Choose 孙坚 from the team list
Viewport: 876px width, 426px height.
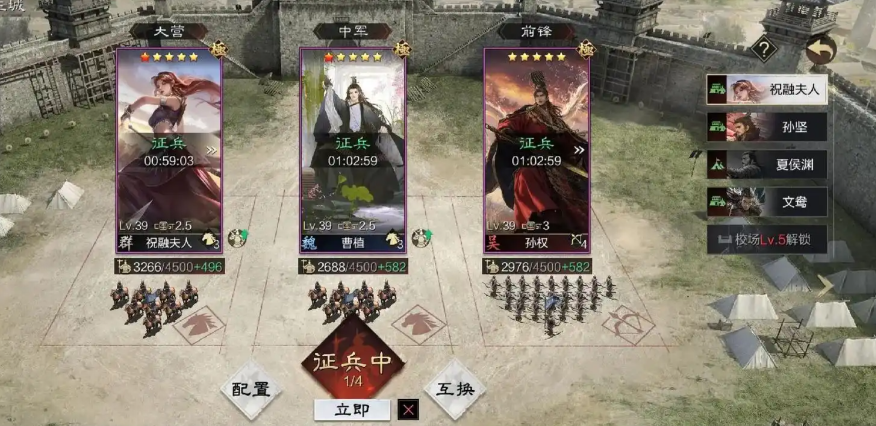[767, 127]
